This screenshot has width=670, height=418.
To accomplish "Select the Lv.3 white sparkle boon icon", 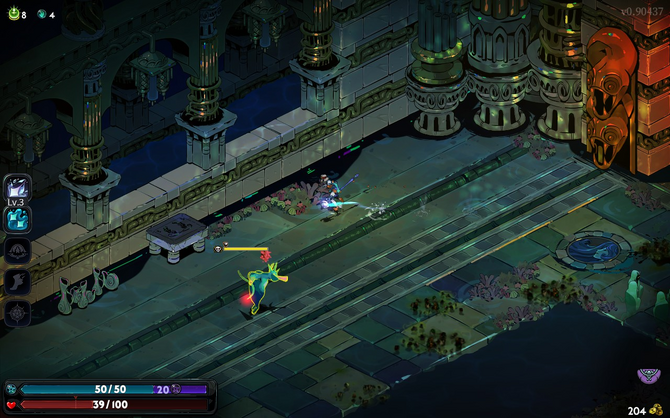I will 17,187.
